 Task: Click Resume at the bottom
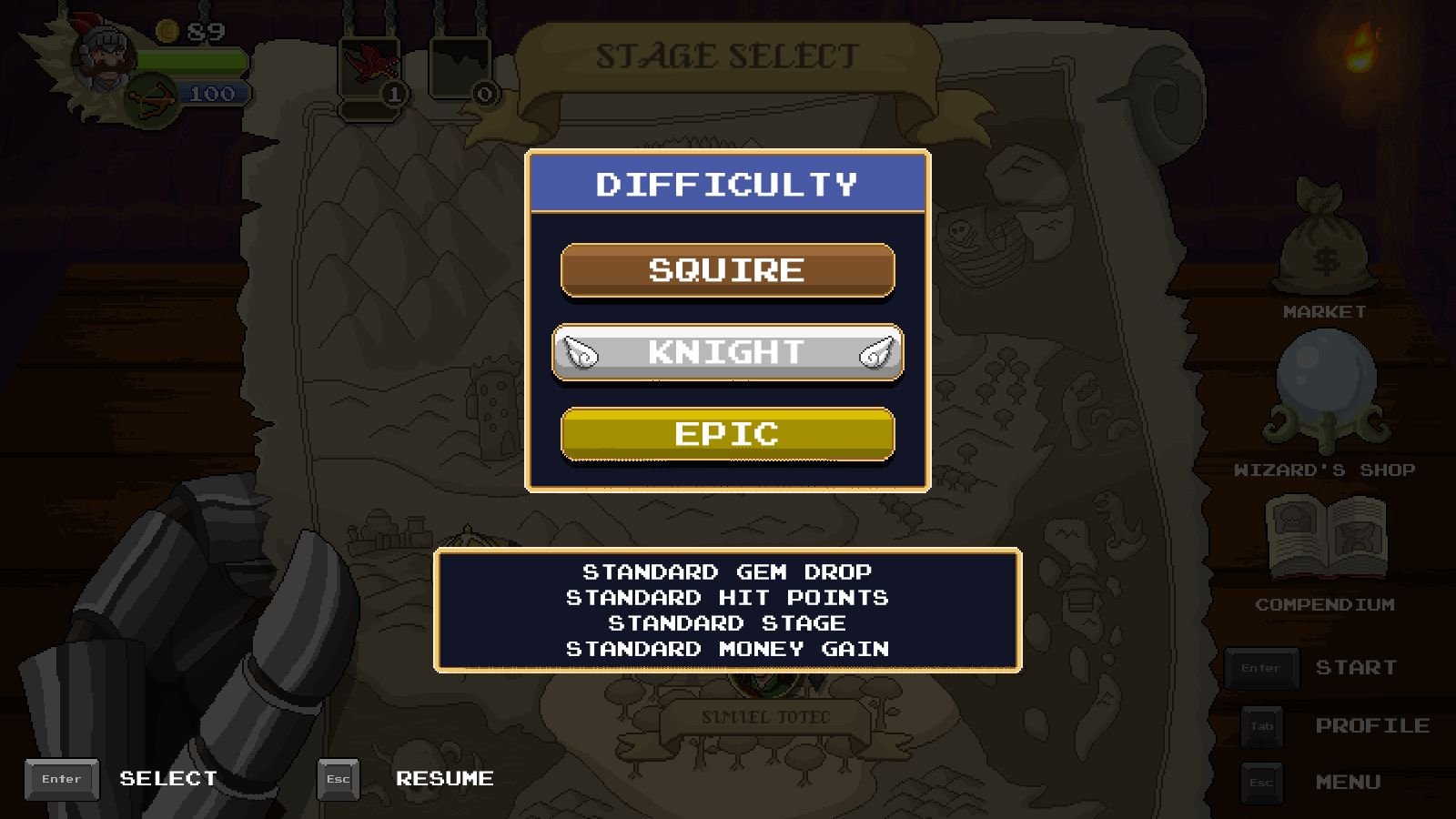tap(445, 779)
